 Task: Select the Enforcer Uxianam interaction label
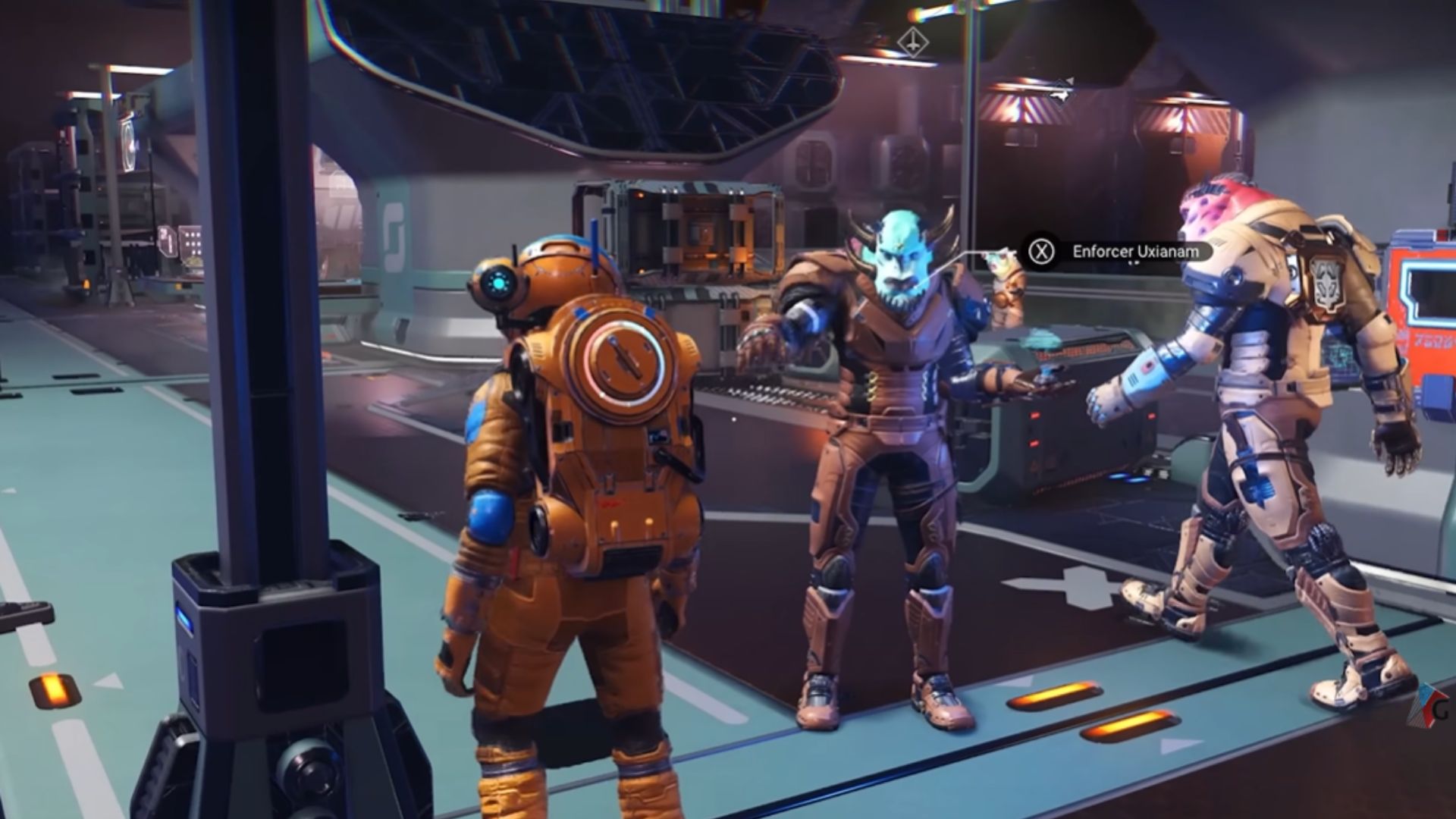click(x=1135, y=251)
